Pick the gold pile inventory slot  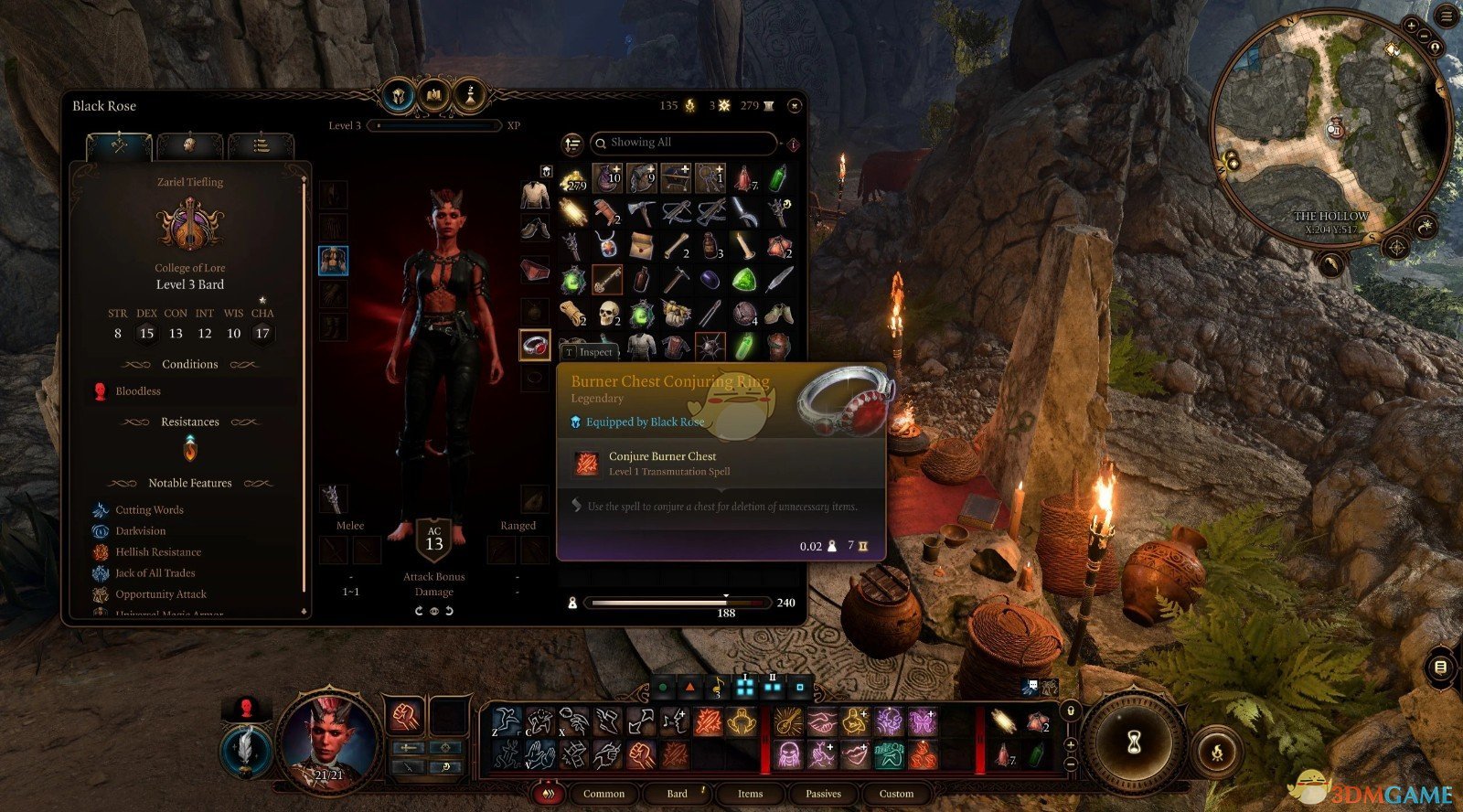[574, 177]
